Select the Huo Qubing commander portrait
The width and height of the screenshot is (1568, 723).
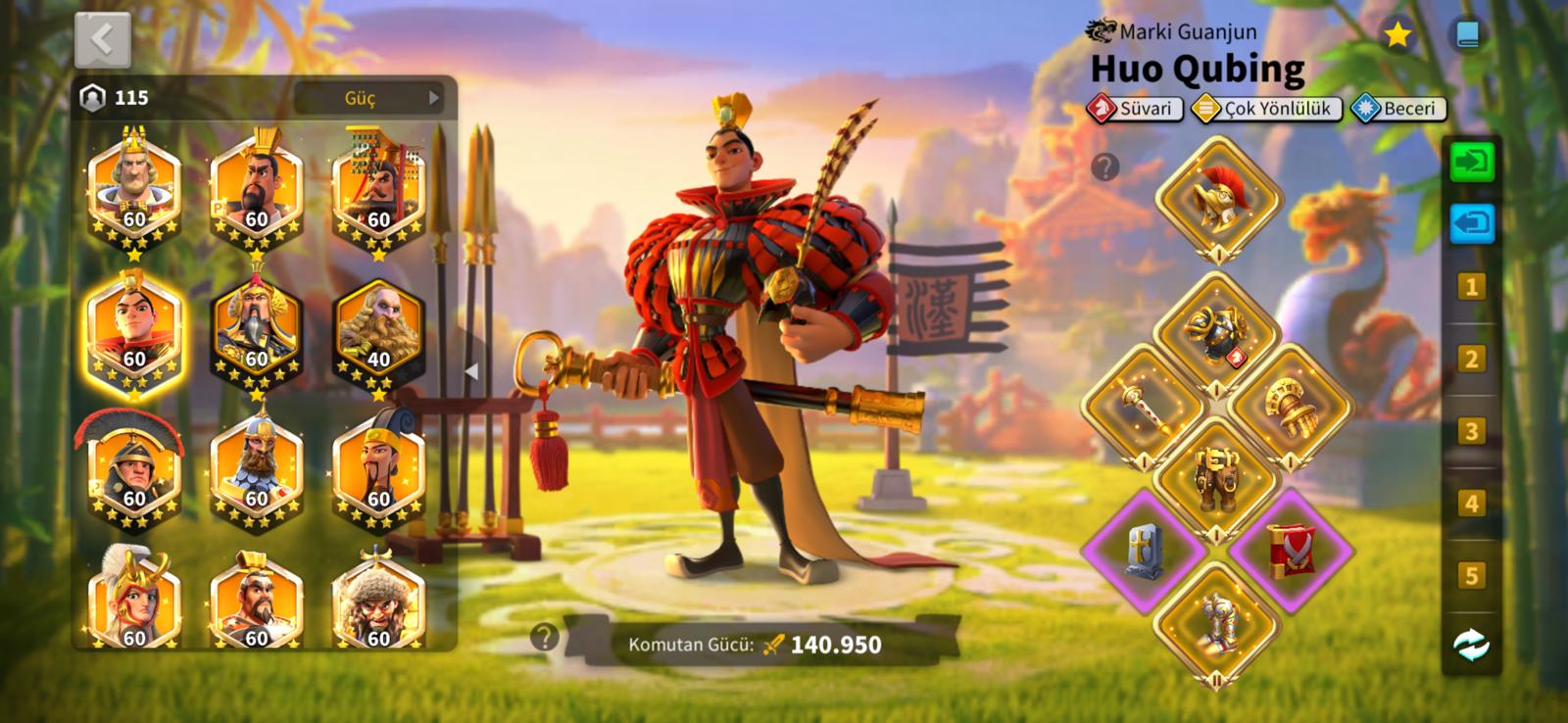click(x=134, y=330)
